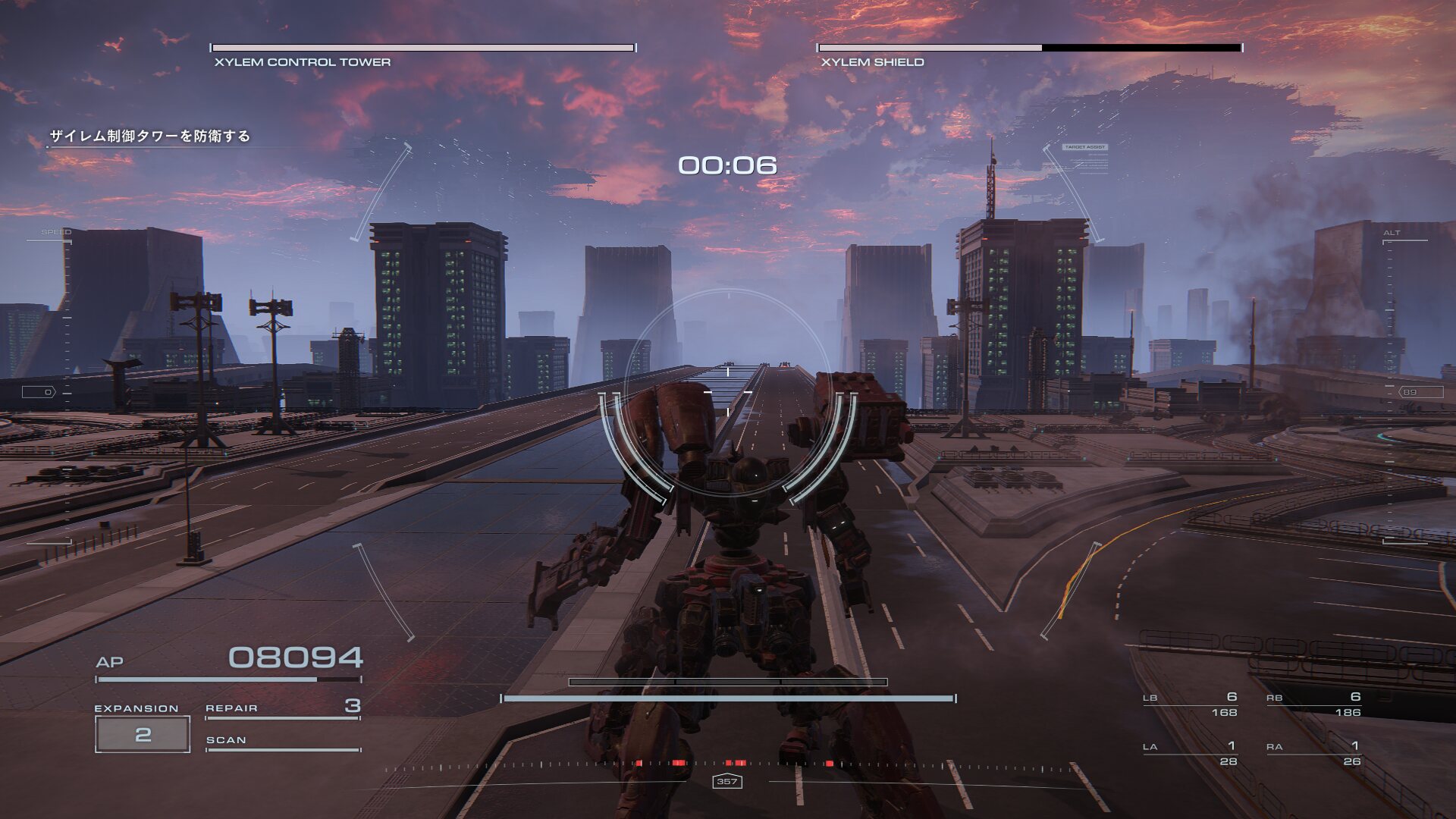Choose the LA arm weapon slot
This screenshot has height=819, width=1456.
tap(1190, 753)
